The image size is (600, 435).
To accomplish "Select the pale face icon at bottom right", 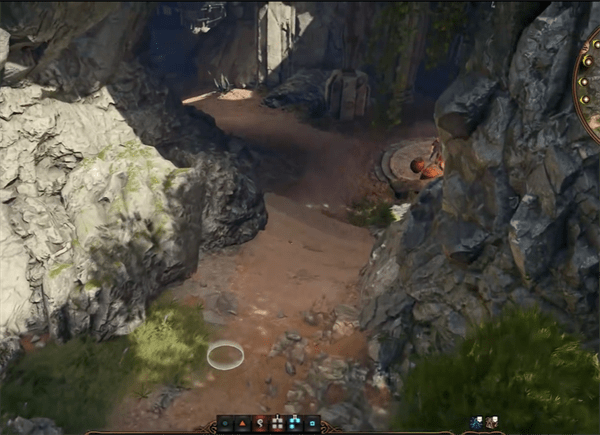I will pyautogui.click(x=492, y=423).
